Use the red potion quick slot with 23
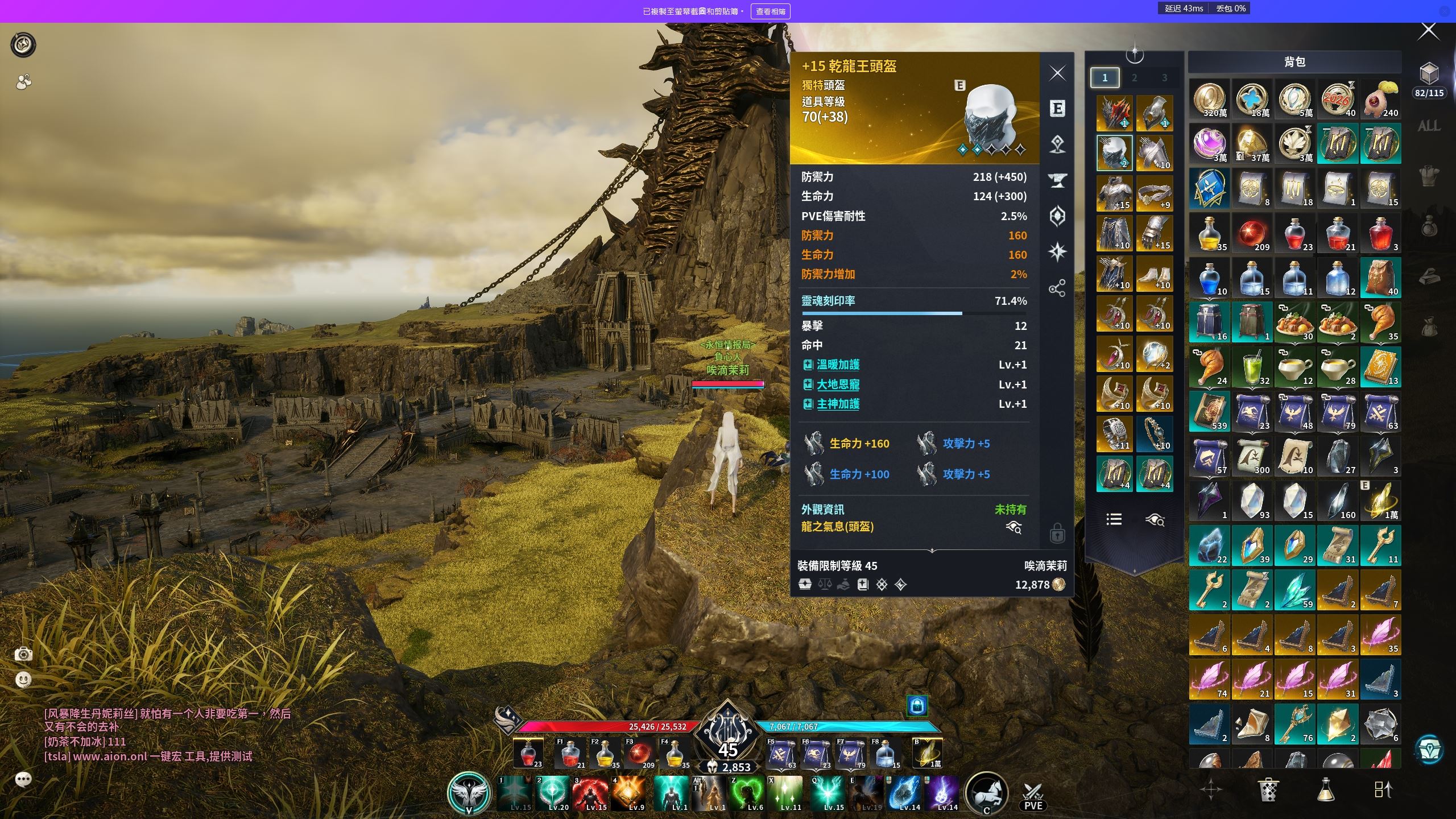 tap(528, 754)
